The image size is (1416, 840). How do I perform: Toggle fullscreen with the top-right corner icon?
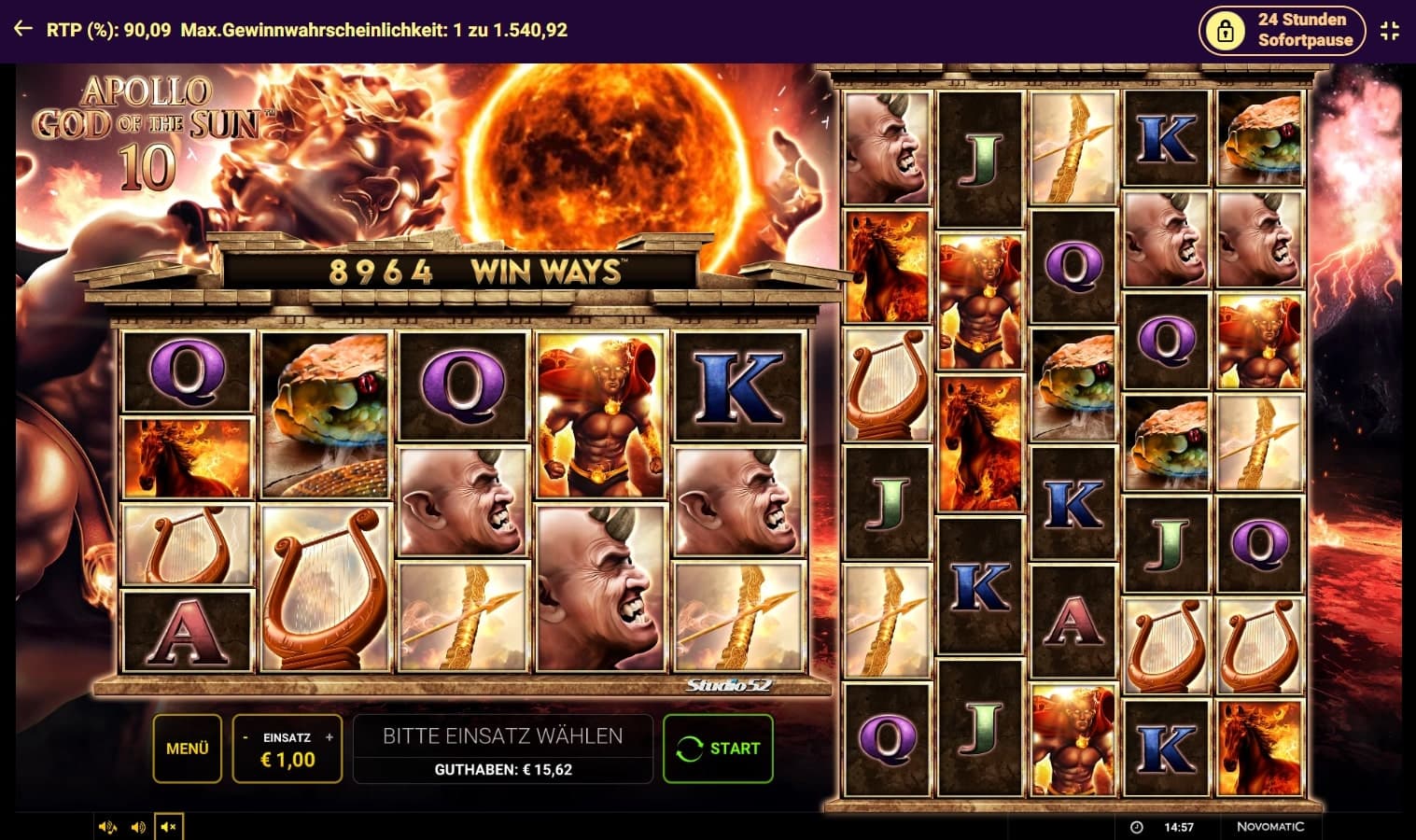(1390, 31)
